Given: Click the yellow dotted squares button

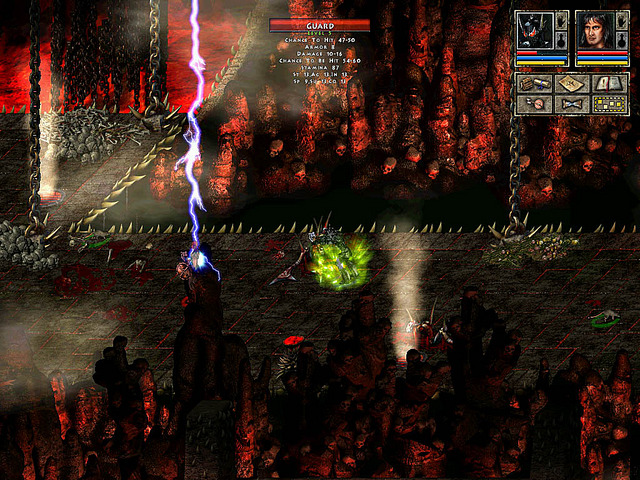Looking at the screenshot, I should (x=609, y=104).
